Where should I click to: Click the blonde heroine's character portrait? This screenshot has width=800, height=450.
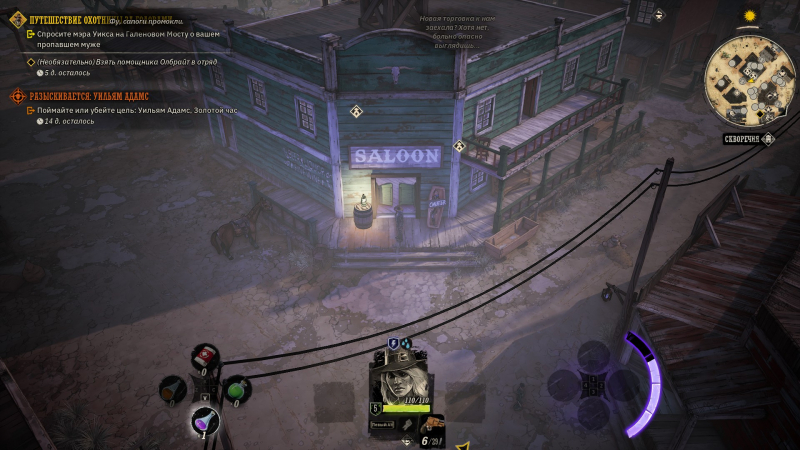click(x=398, y=381)
